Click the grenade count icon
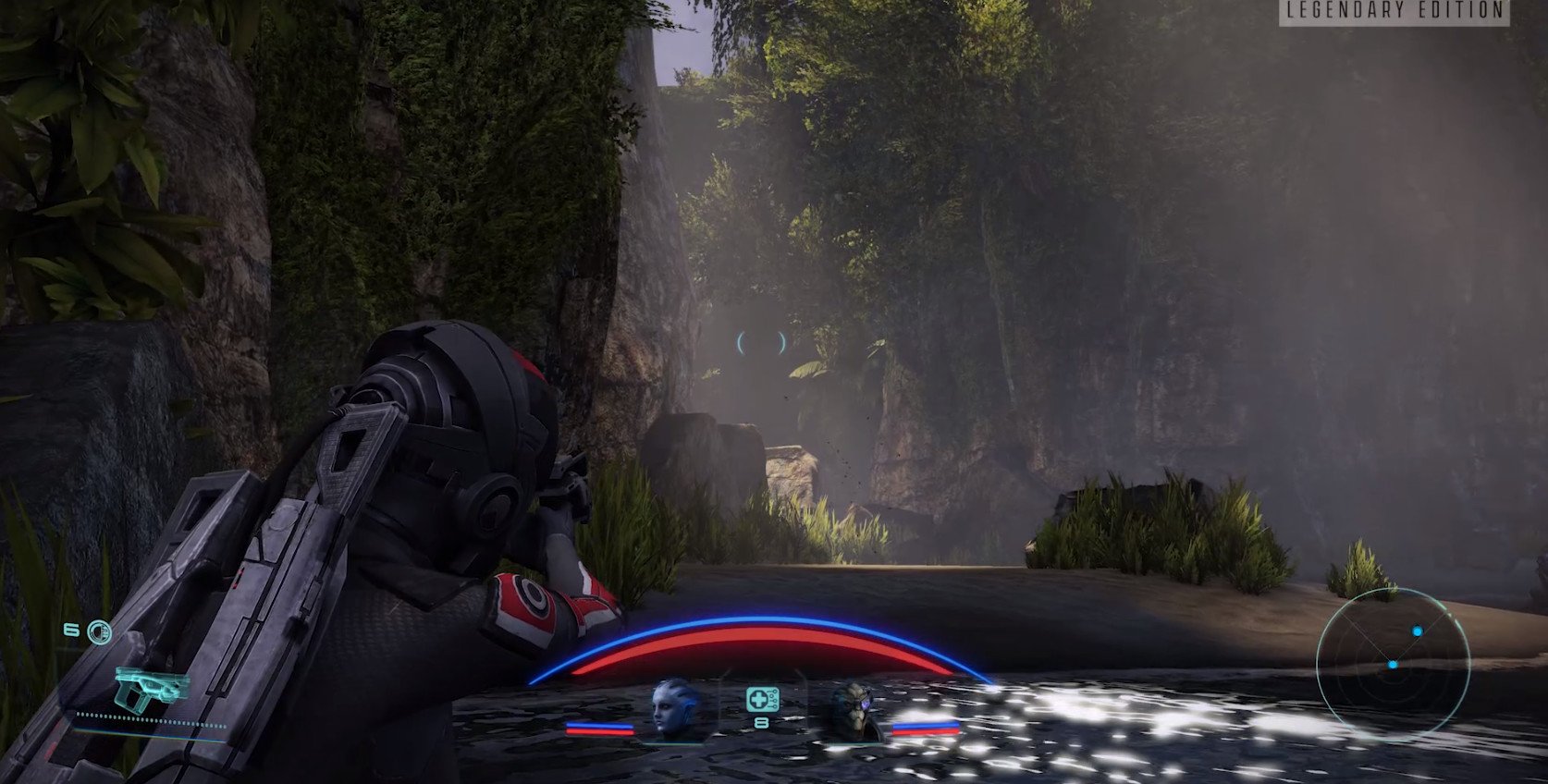The width and height of the screenshot is (1548, 784). [x=98, y=632]
